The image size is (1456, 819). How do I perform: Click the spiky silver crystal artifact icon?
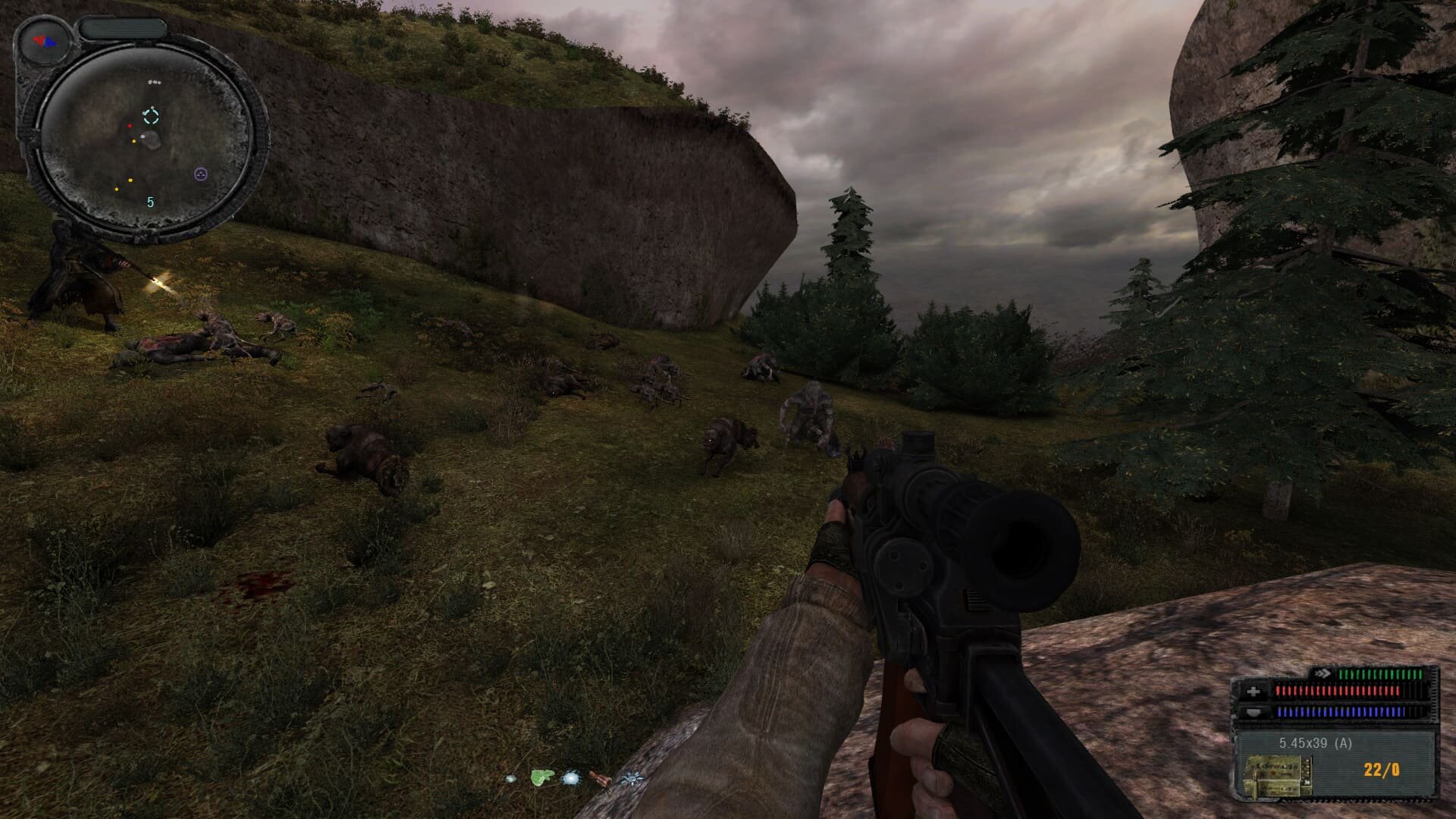tap(630, 778)
